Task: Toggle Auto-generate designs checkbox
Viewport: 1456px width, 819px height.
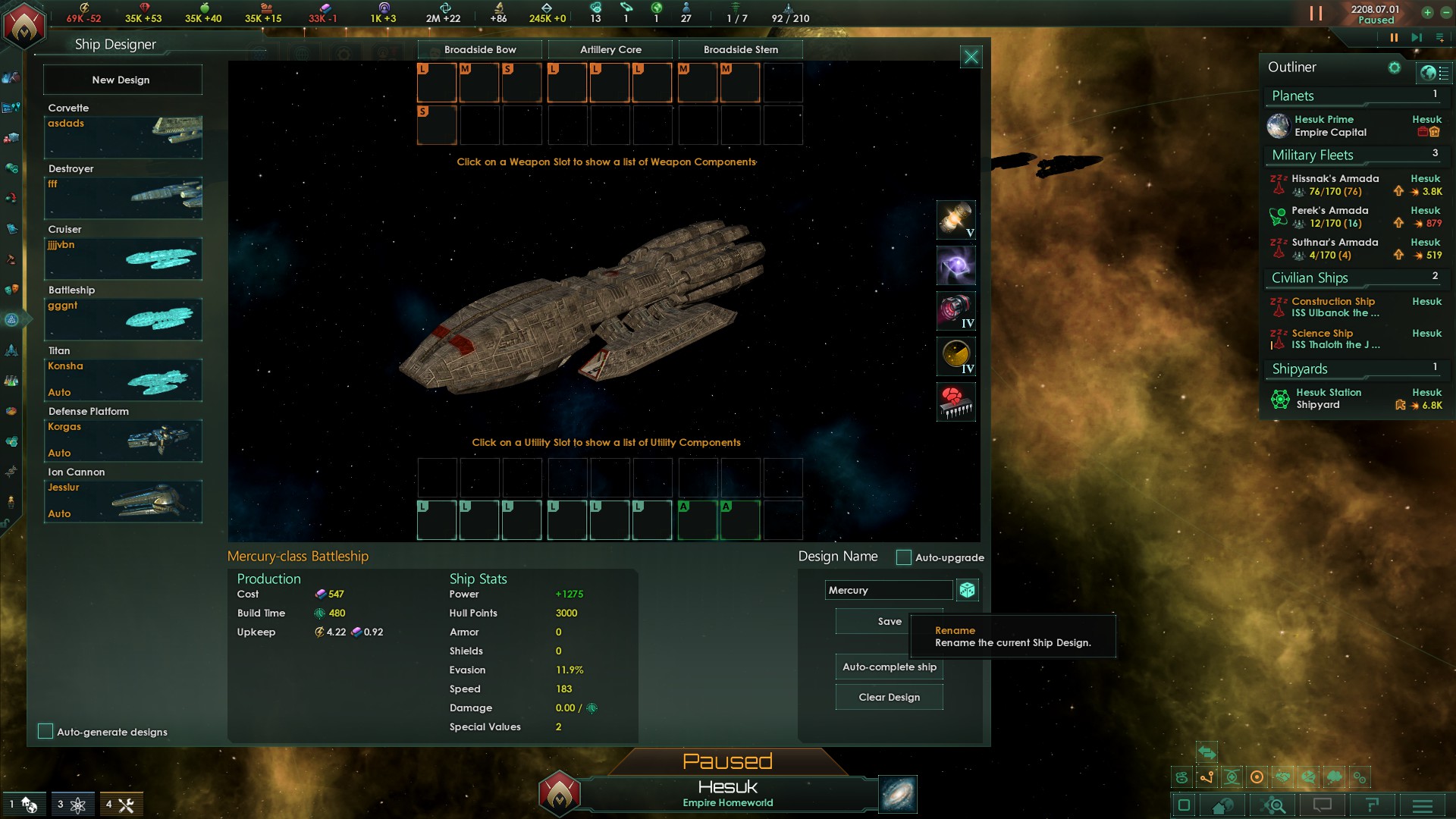Action: (x=45, y=731)
